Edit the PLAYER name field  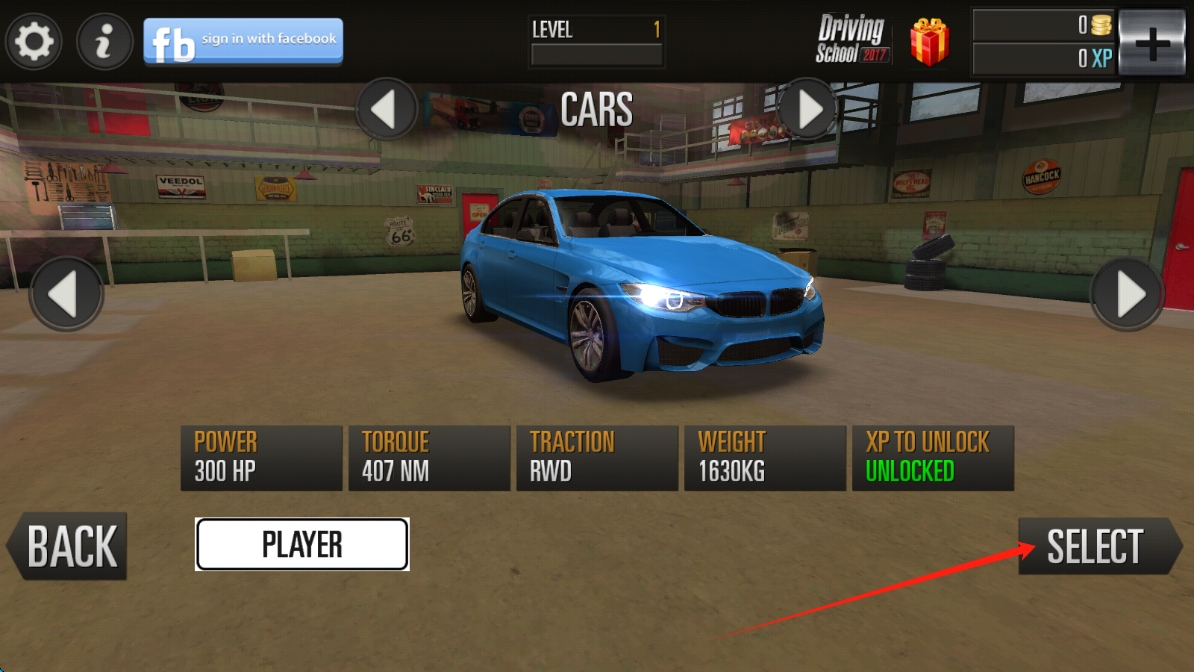(302, 545)
